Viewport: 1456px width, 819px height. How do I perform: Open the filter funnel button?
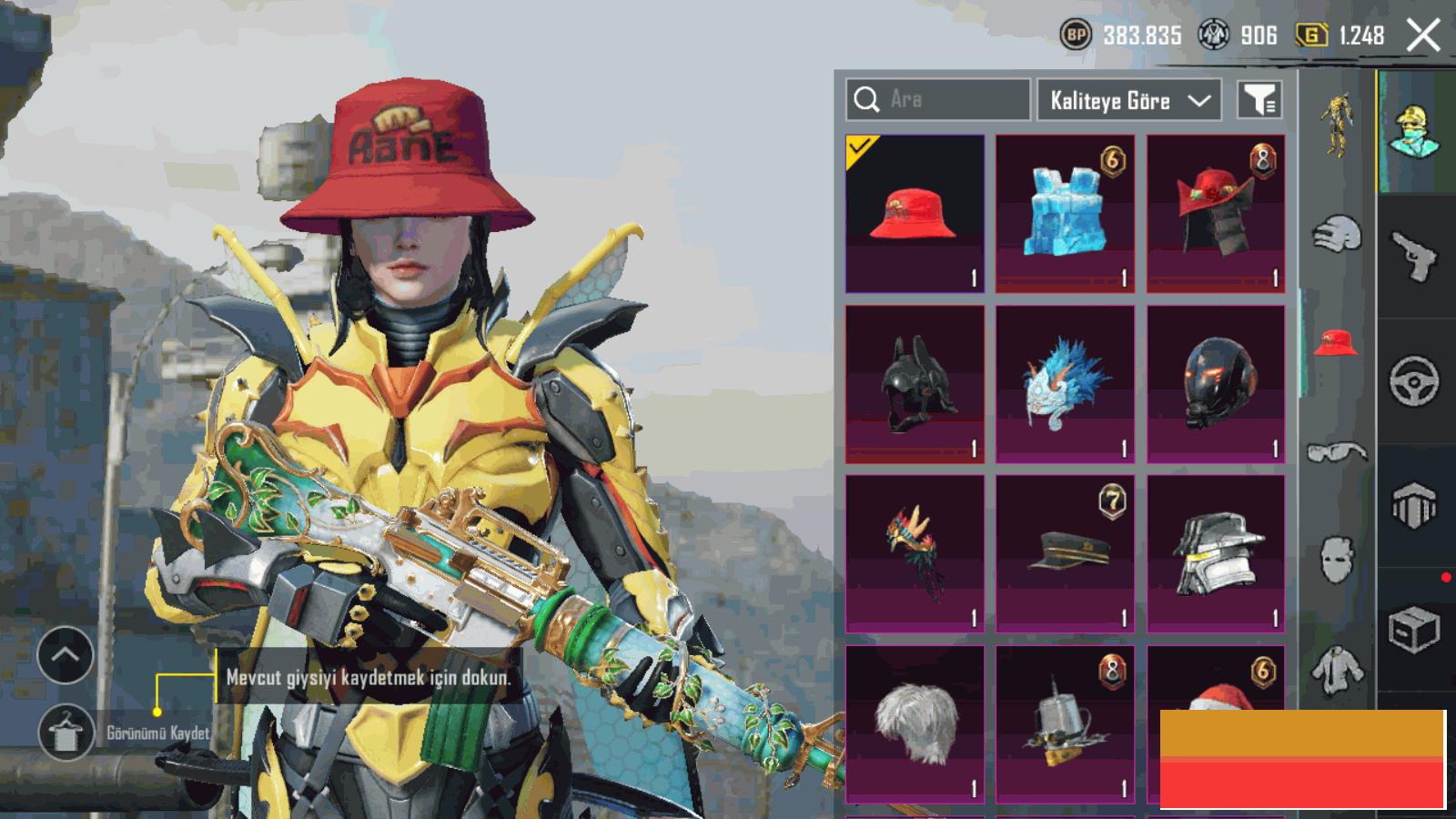point(1259,100)
